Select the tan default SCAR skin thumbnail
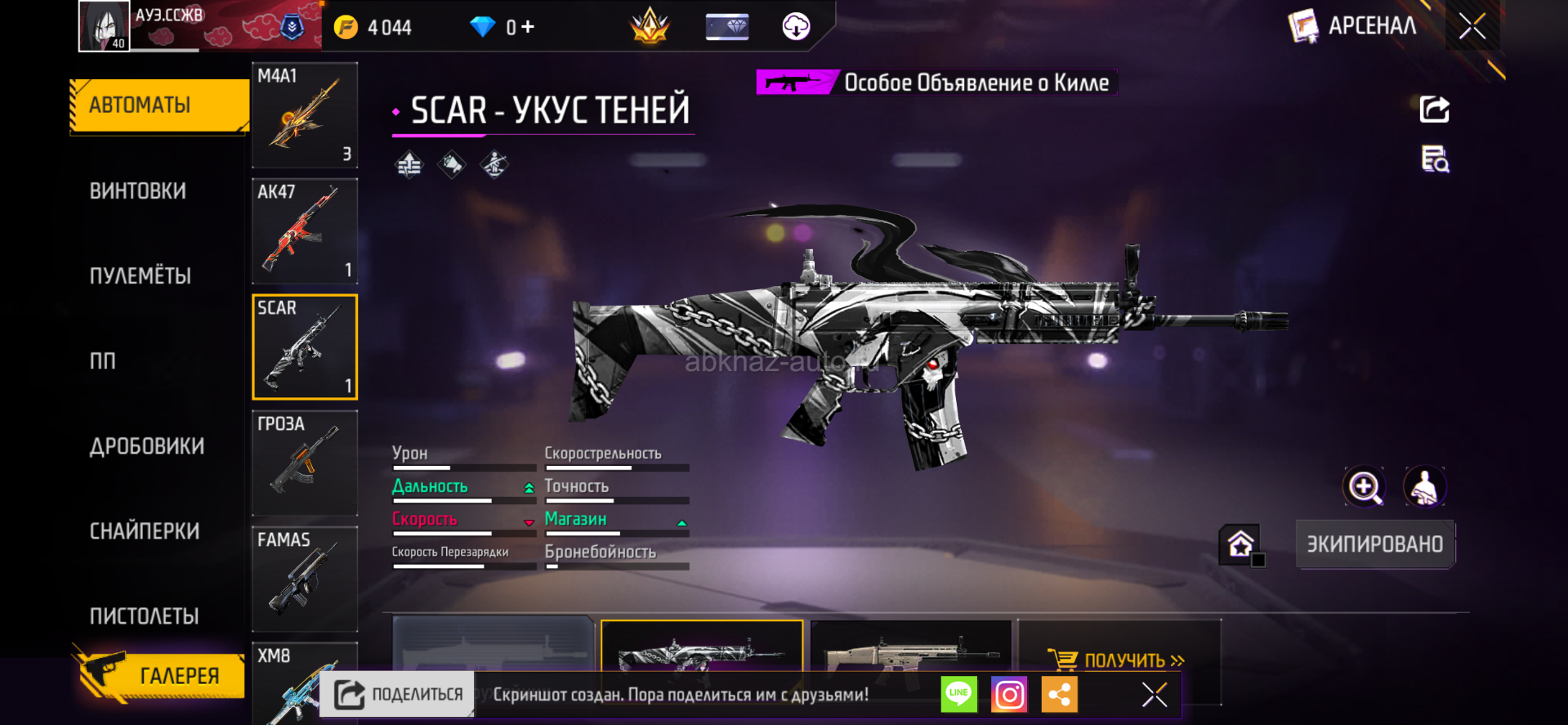The width and height of the screenshot is (1568, 725). [x=911, y=650]
